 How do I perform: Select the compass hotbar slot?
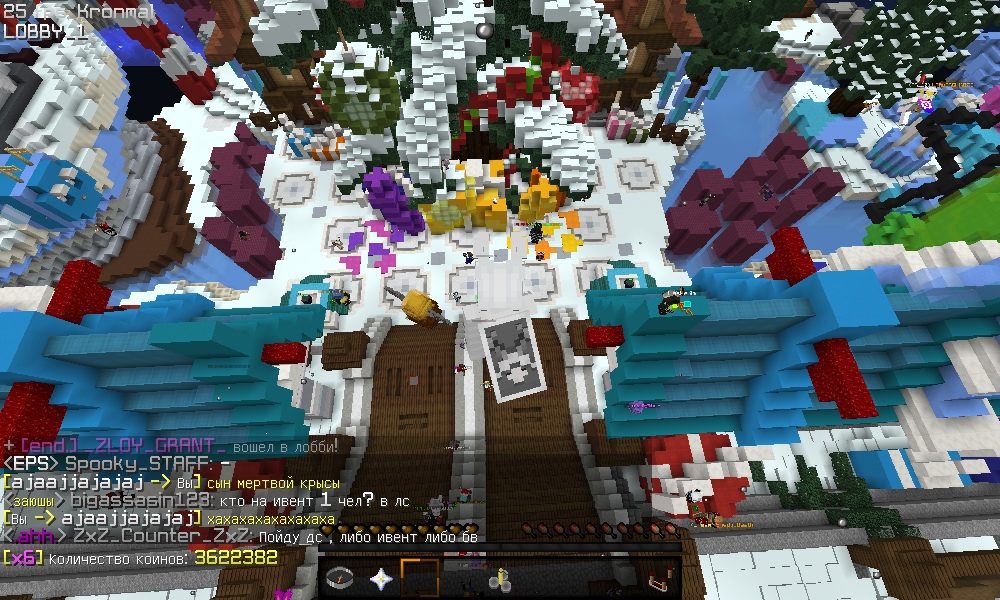342,578
